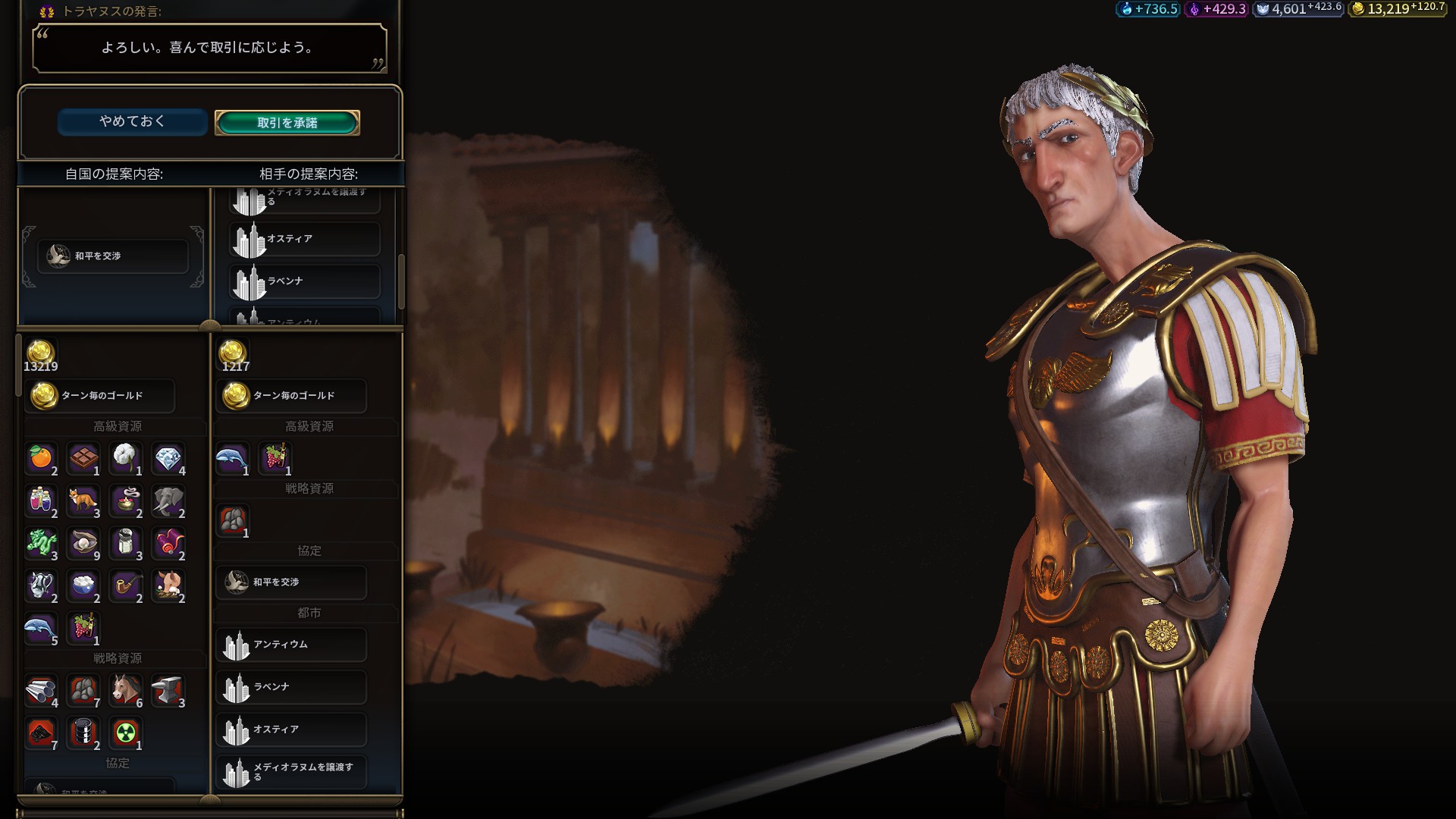The width and height of the screenshot is (1456, 819).
Task: Pick the pearls resource showing 9
Action: 83,542
